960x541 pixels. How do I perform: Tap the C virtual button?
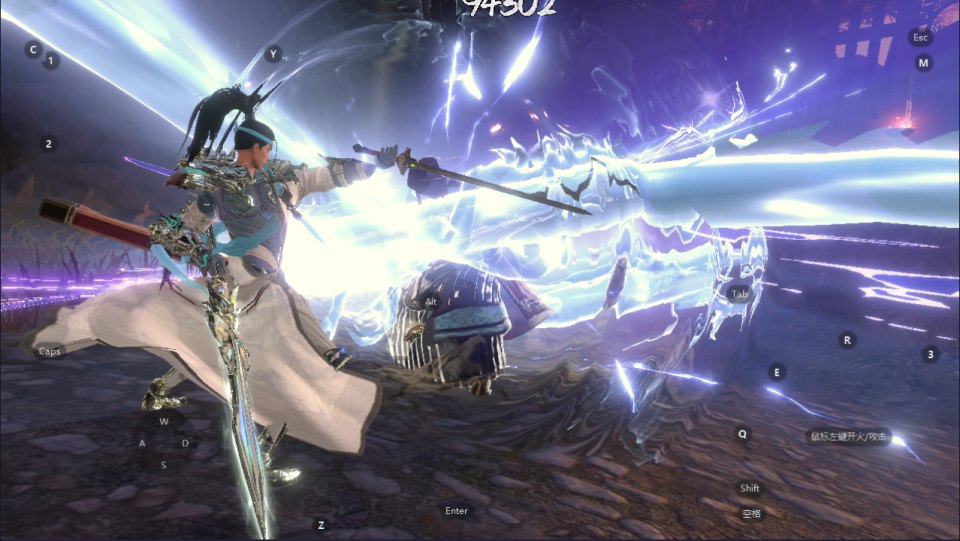point(32,49)
